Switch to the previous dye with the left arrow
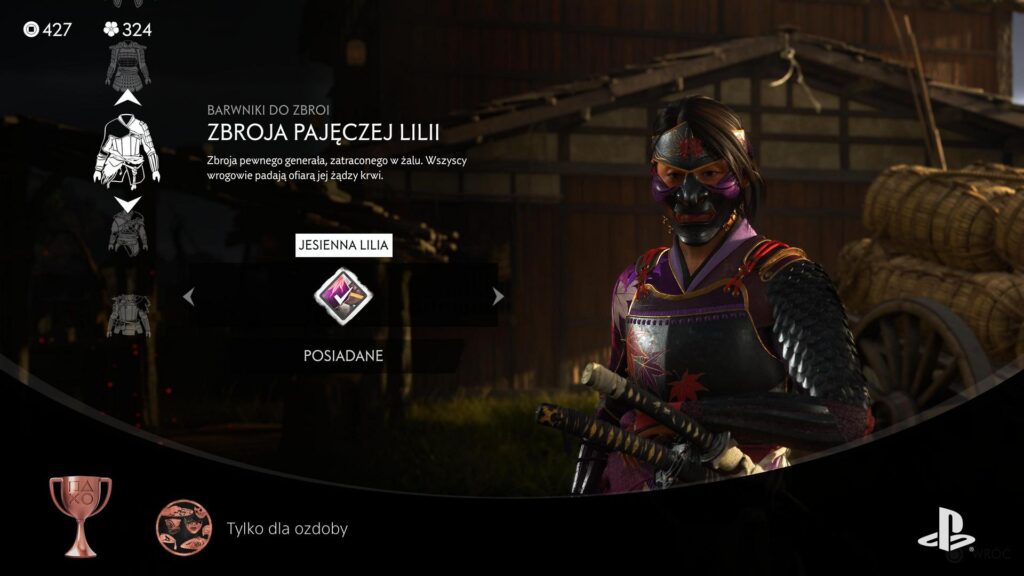This screenshot has height=576, width=1024. tap(187, 295)
